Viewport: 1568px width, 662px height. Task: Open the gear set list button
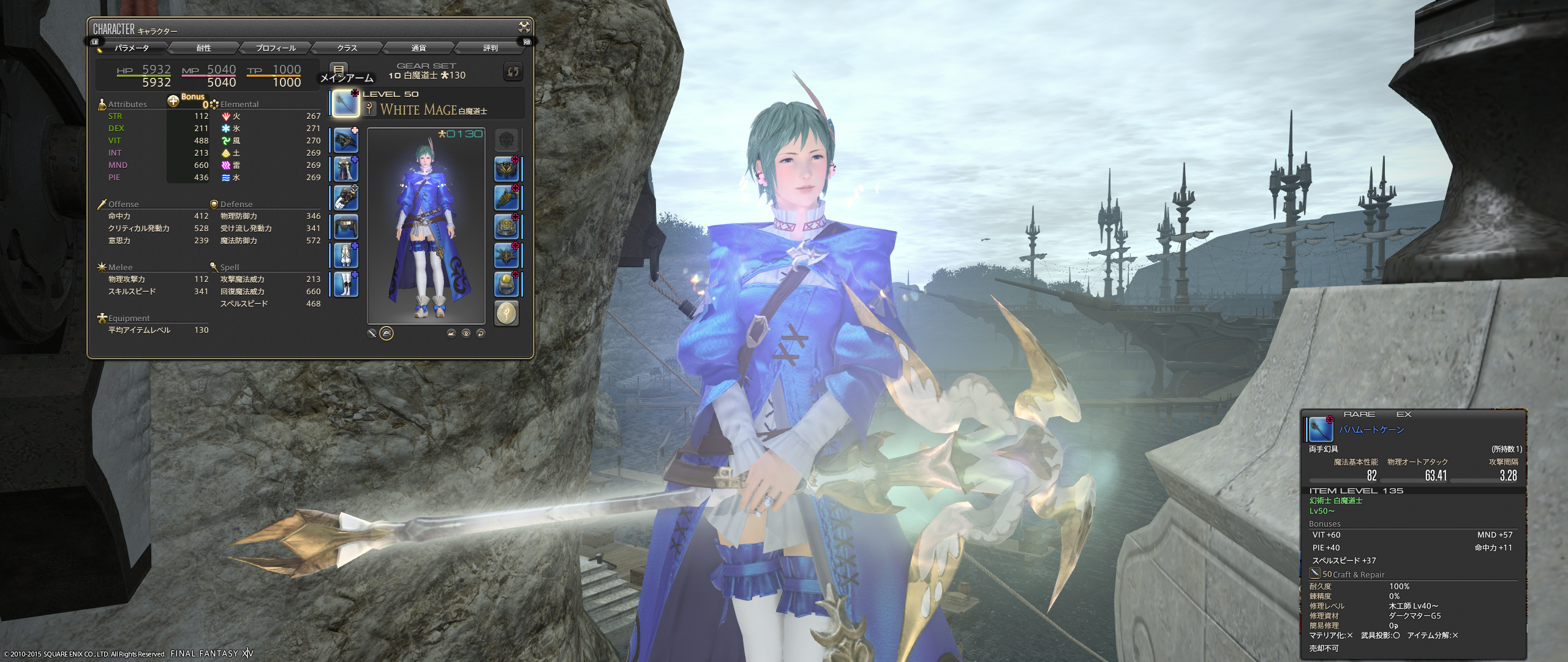click(338, 69)
